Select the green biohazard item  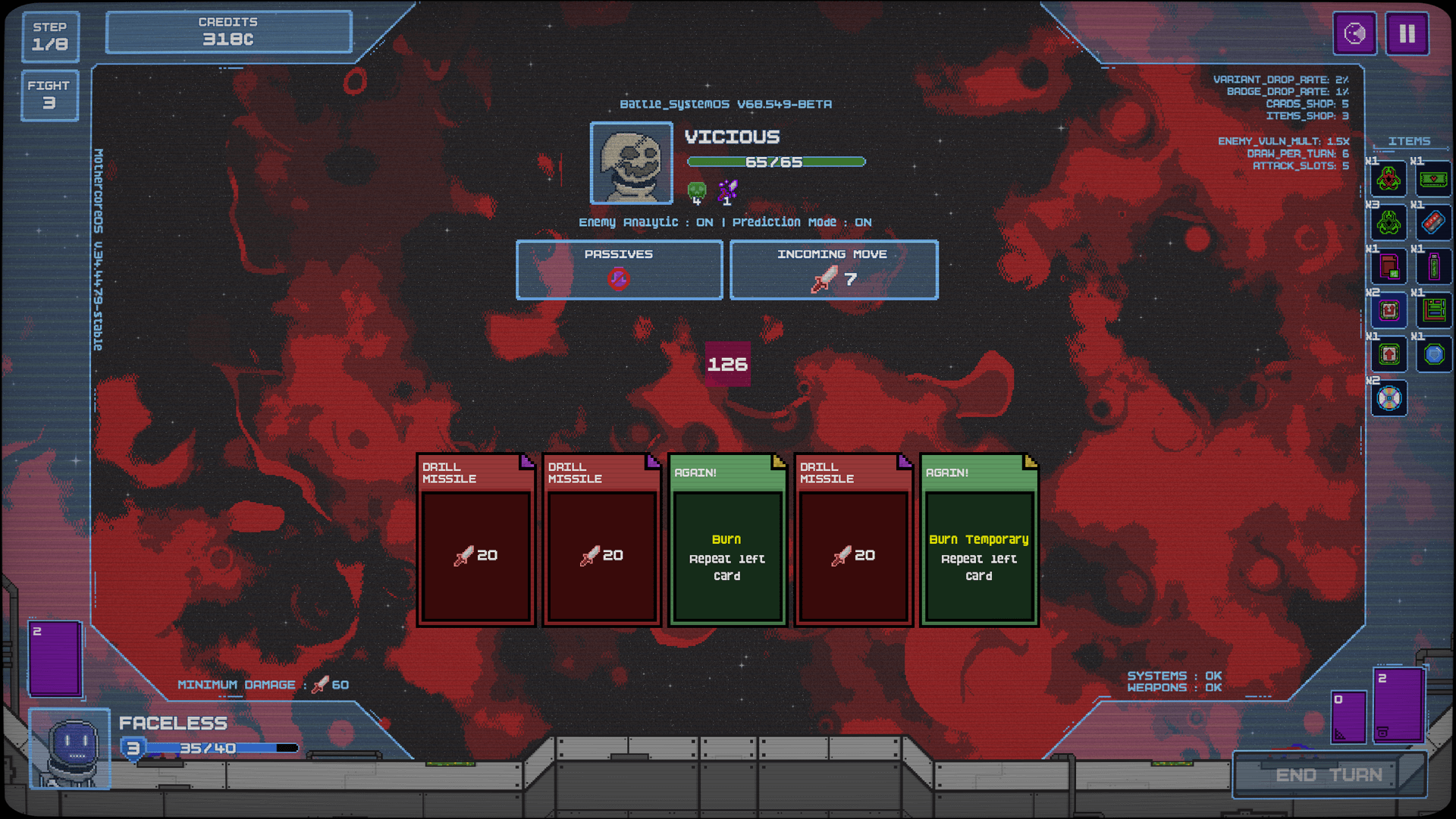click(1389, 223)
